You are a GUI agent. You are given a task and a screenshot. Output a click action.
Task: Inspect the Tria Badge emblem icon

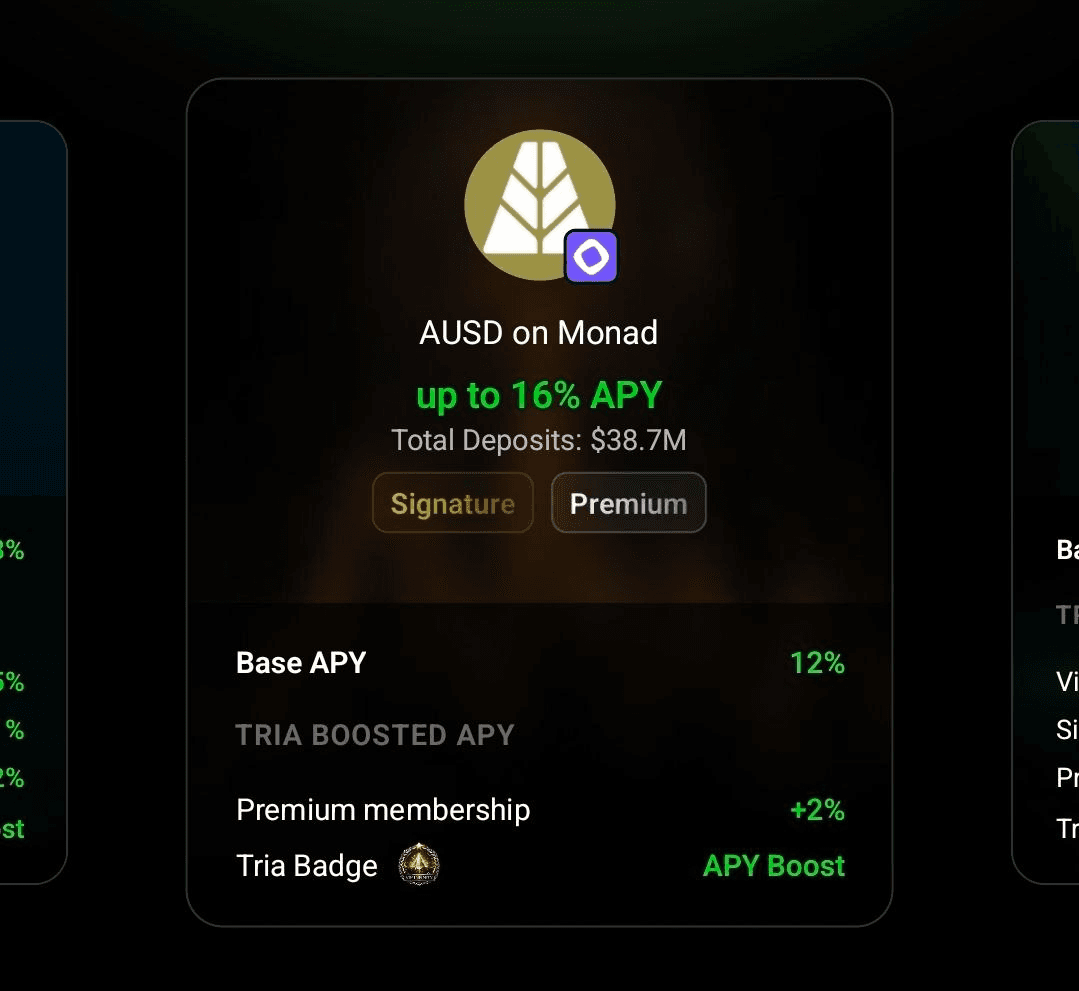point(419,865)
